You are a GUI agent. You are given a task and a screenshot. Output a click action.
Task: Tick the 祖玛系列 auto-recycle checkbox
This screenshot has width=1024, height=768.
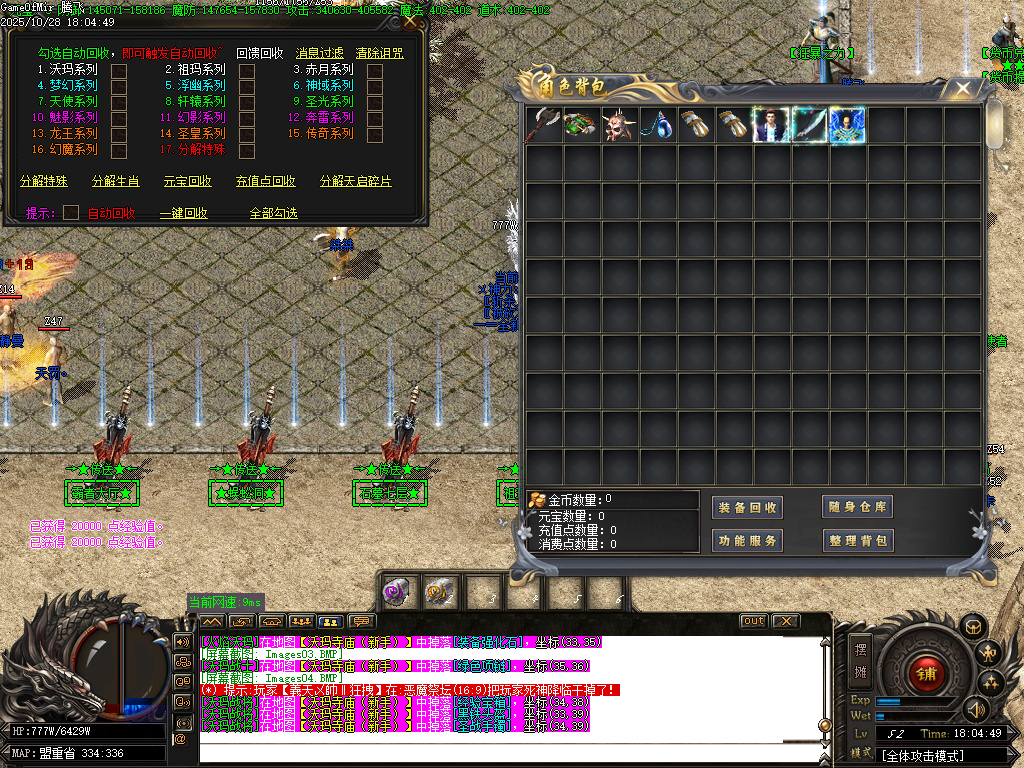[247, 70]
